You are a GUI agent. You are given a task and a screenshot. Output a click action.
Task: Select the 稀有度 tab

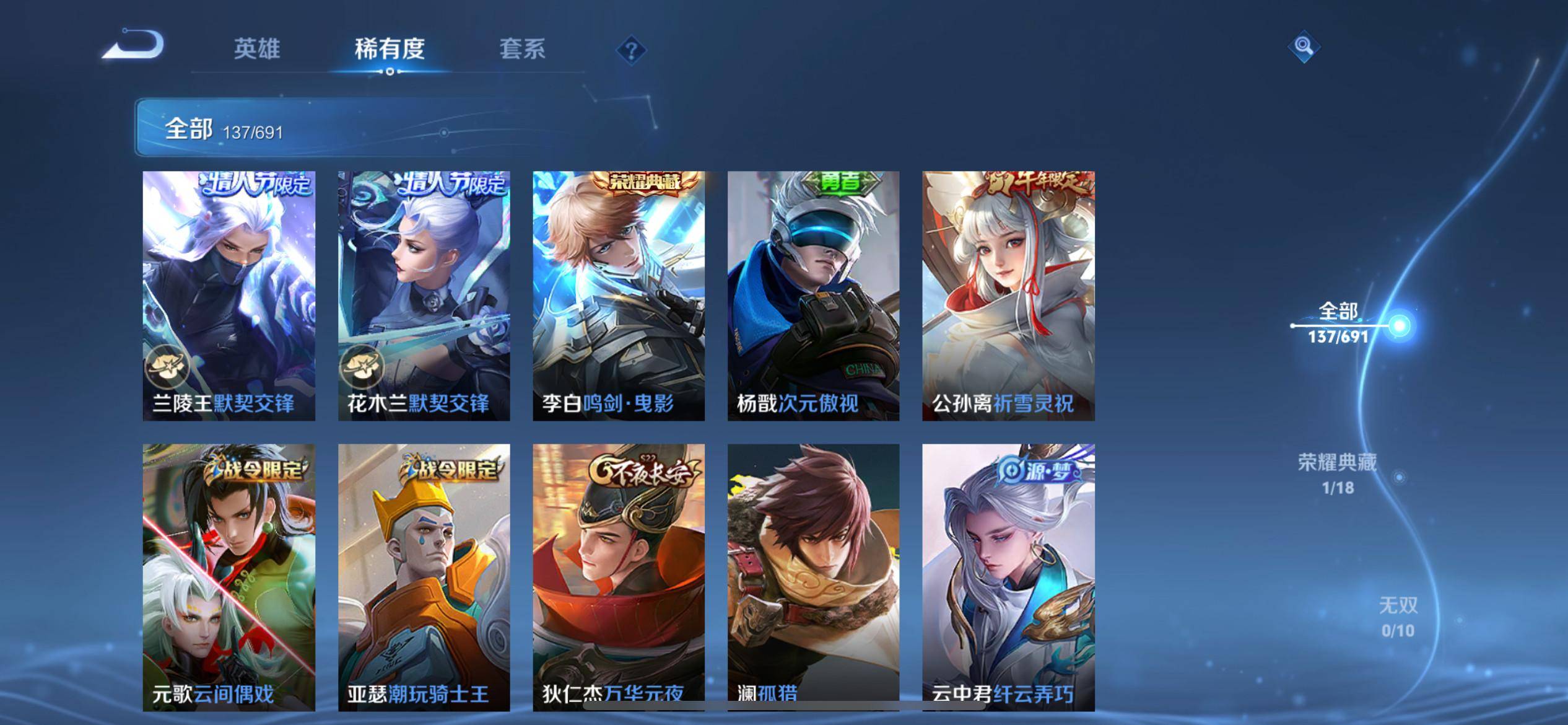(x=390, y=49)
